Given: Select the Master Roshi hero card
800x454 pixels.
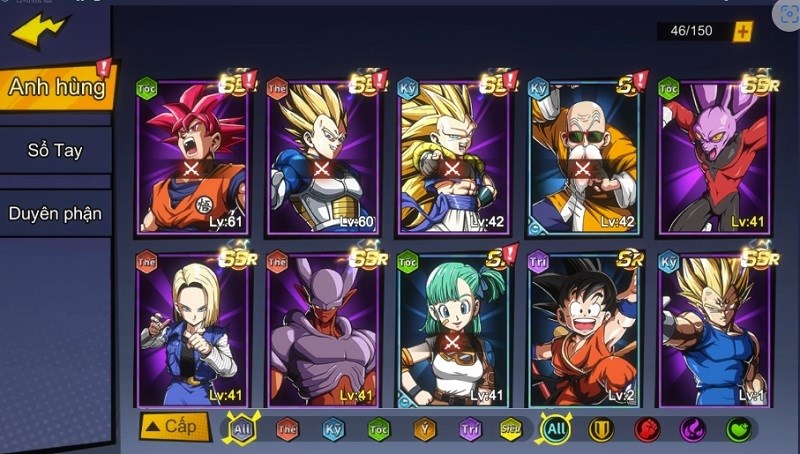Looking at the screenshot, I should 582,157.
